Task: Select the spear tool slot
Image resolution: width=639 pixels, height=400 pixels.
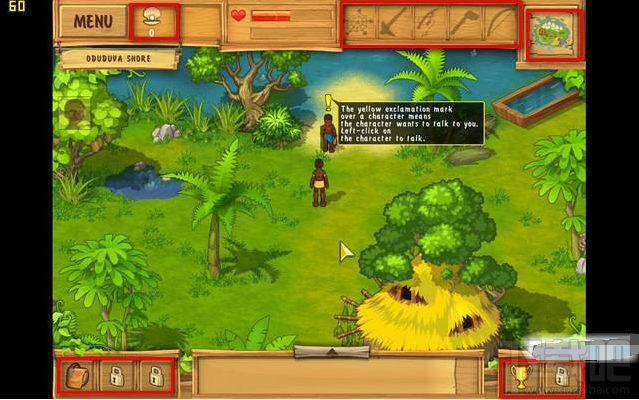Action: (394, 23)
